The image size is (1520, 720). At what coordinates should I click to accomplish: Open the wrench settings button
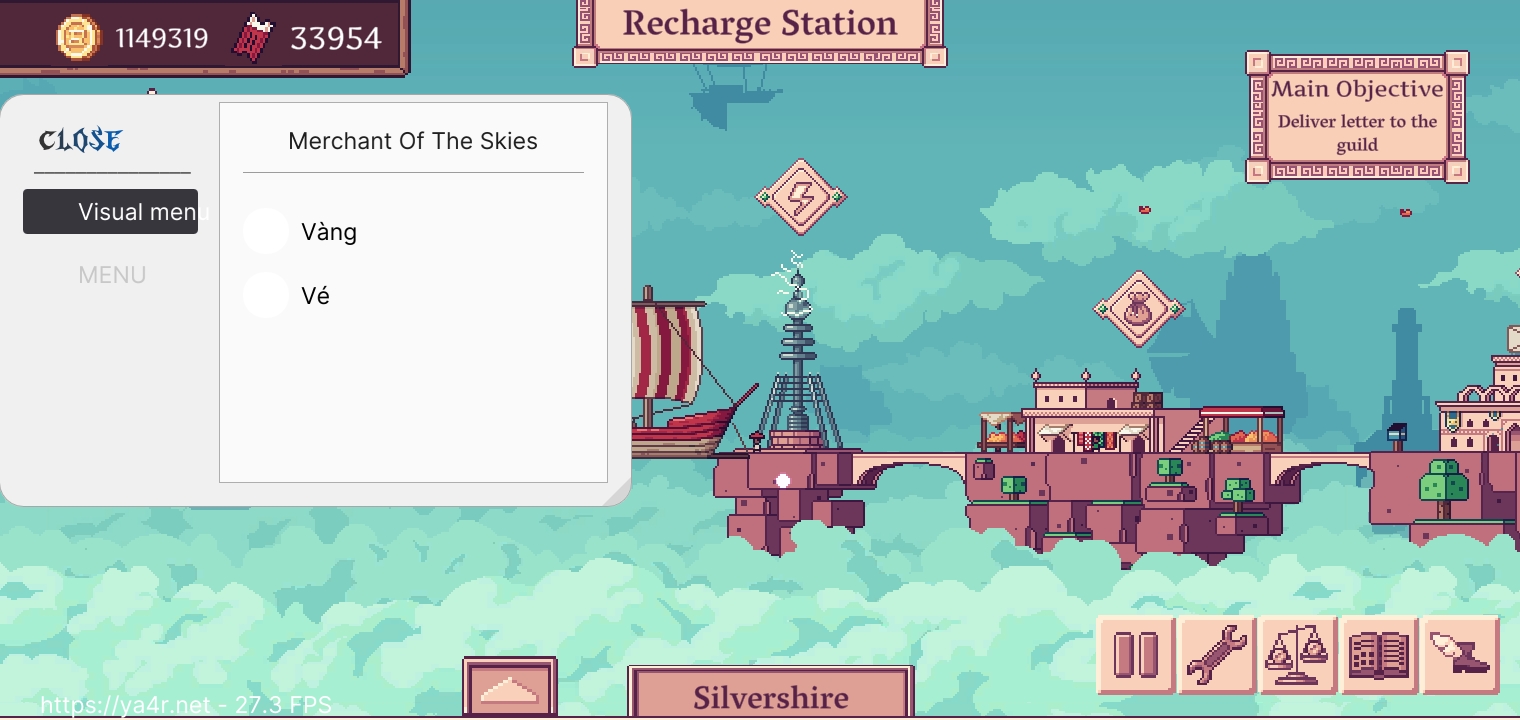pos(1217,655)
